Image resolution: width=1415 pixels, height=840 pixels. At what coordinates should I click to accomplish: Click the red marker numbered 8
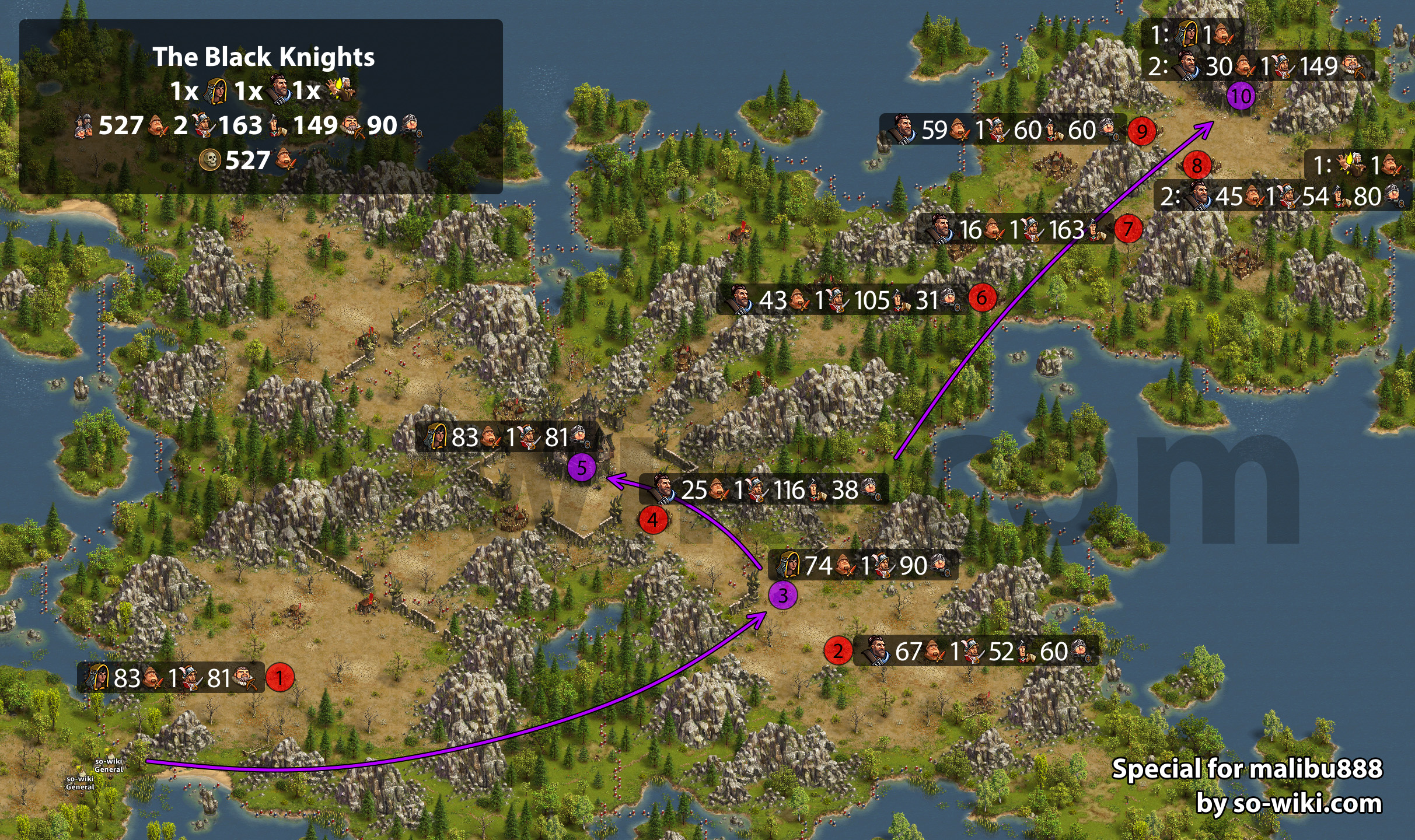tap(1197, 166)
